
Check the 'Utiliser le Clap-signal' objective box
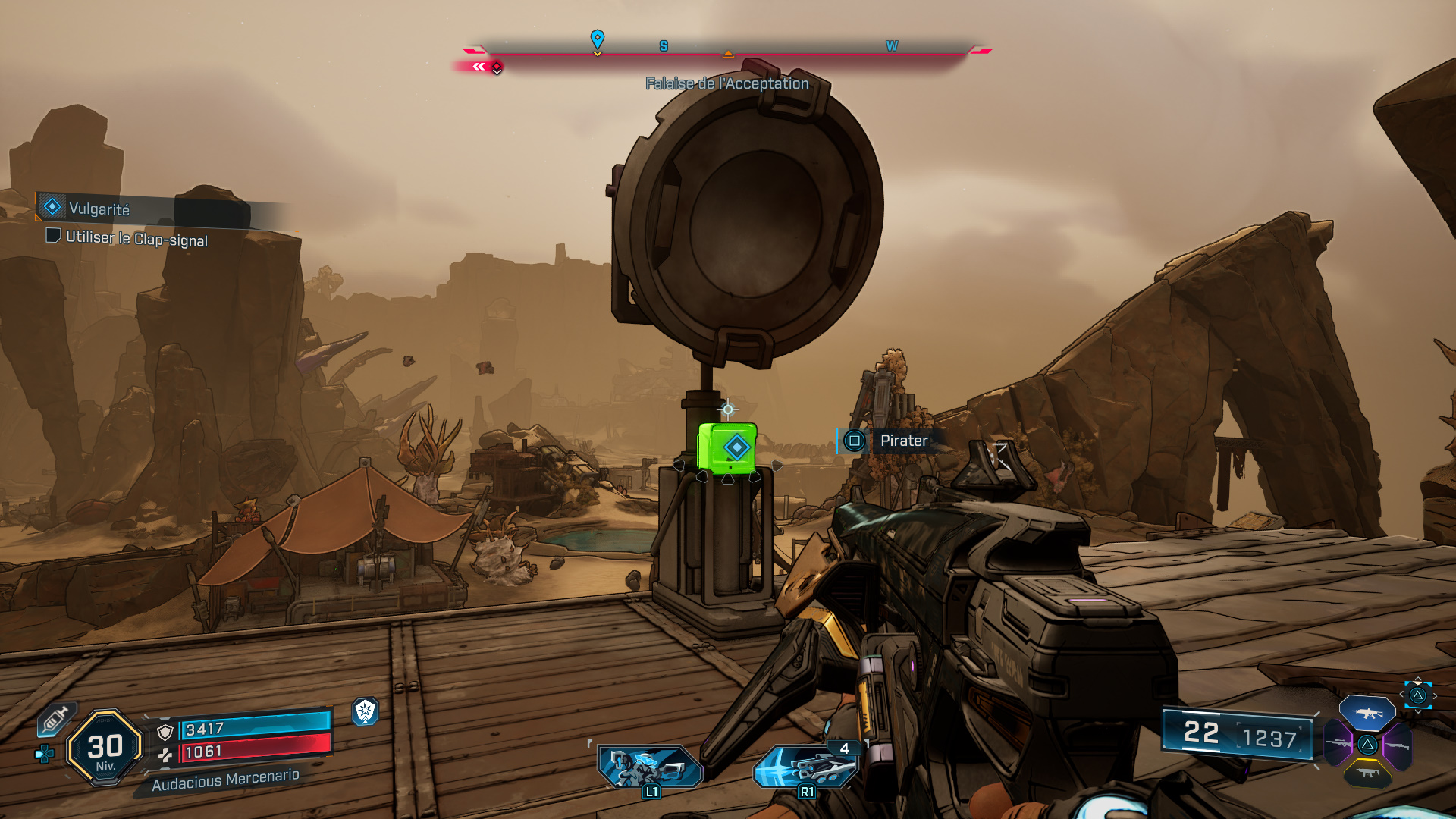pyautogui.click(x=52, y=237)
